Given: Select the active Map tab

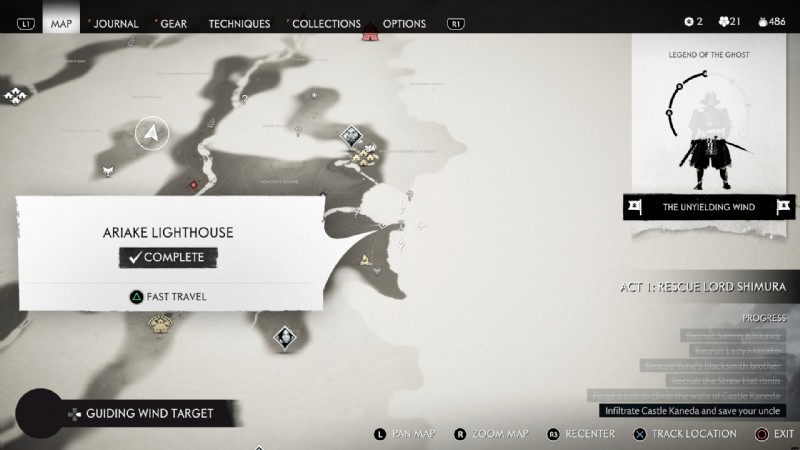Looking at the screenshot, I should 61,23.
